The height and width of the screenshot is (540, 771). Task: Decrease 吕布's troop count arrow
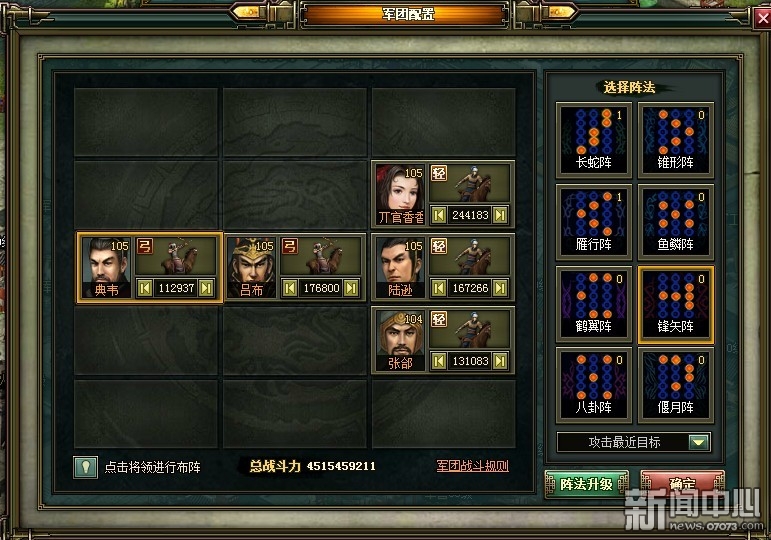290,288
